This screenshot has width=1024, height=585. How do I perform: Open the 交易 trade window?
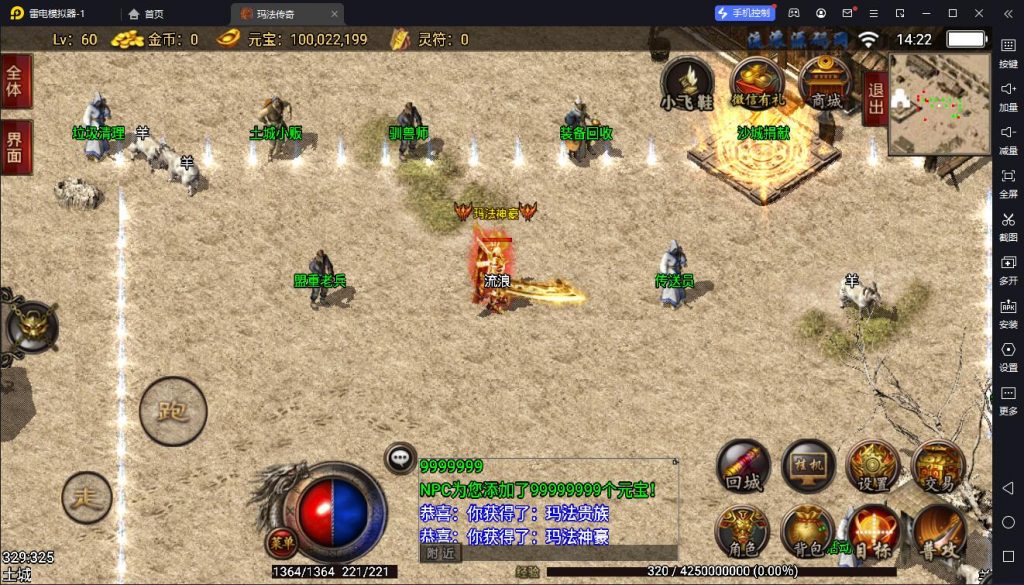pyautogui.click(x=939, y=468)
